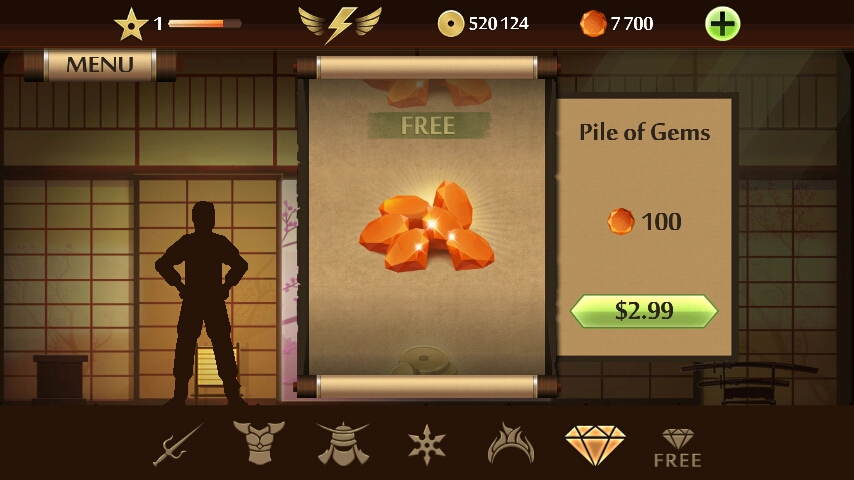This screenshot has height=480, width=854.
Task: Tap the green plus add-currency button
Action: pos(722,23)
